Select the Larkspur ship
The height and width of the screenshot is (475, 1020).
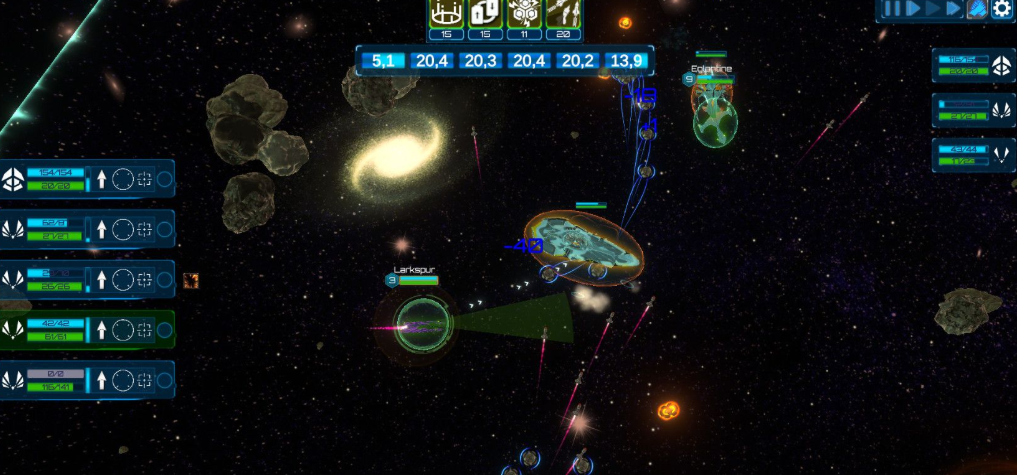click(416, 324)
